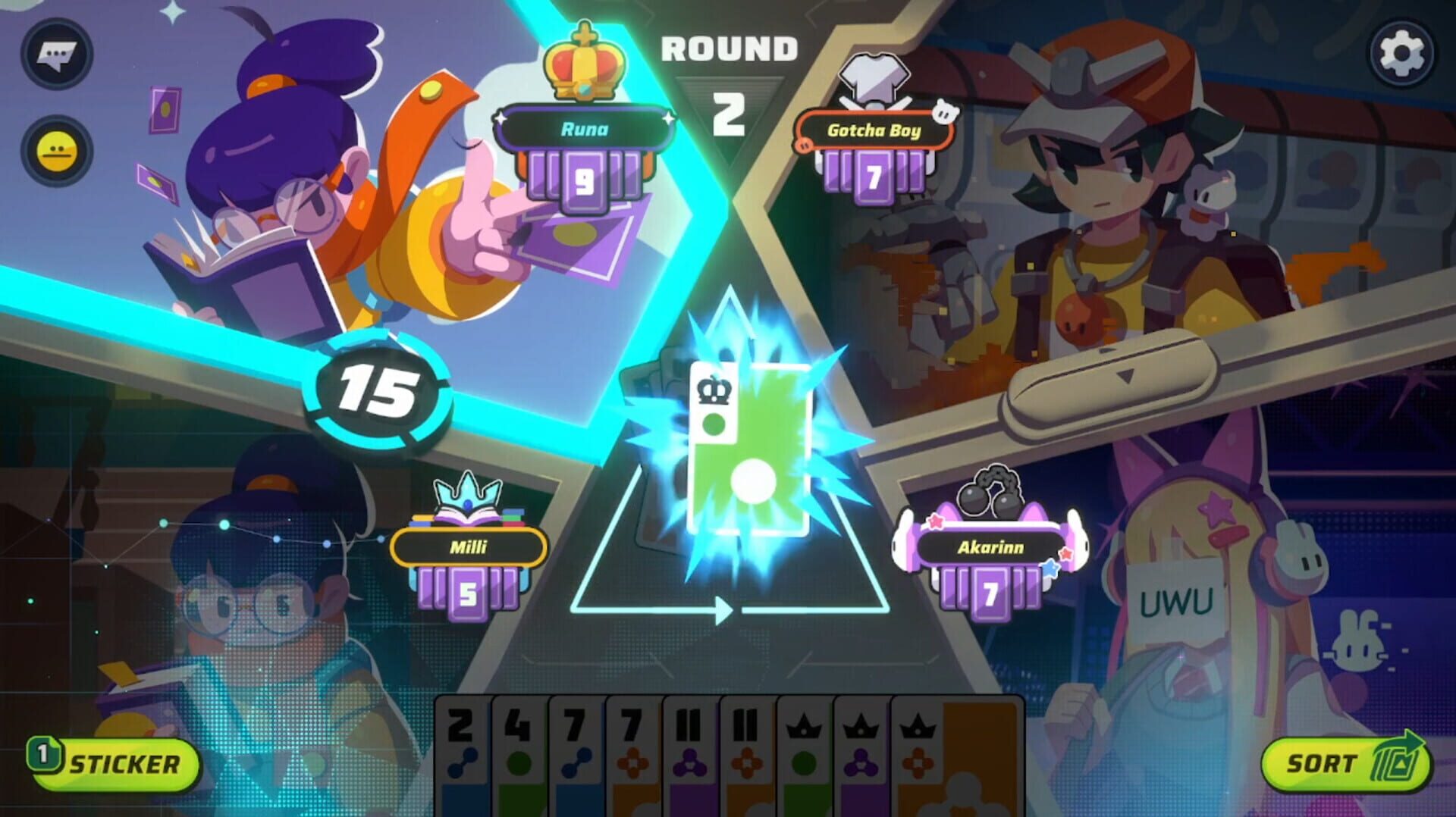Expand the deck counter showing 15
This screenshot has width=1456, height=817.
click(380, 393)
